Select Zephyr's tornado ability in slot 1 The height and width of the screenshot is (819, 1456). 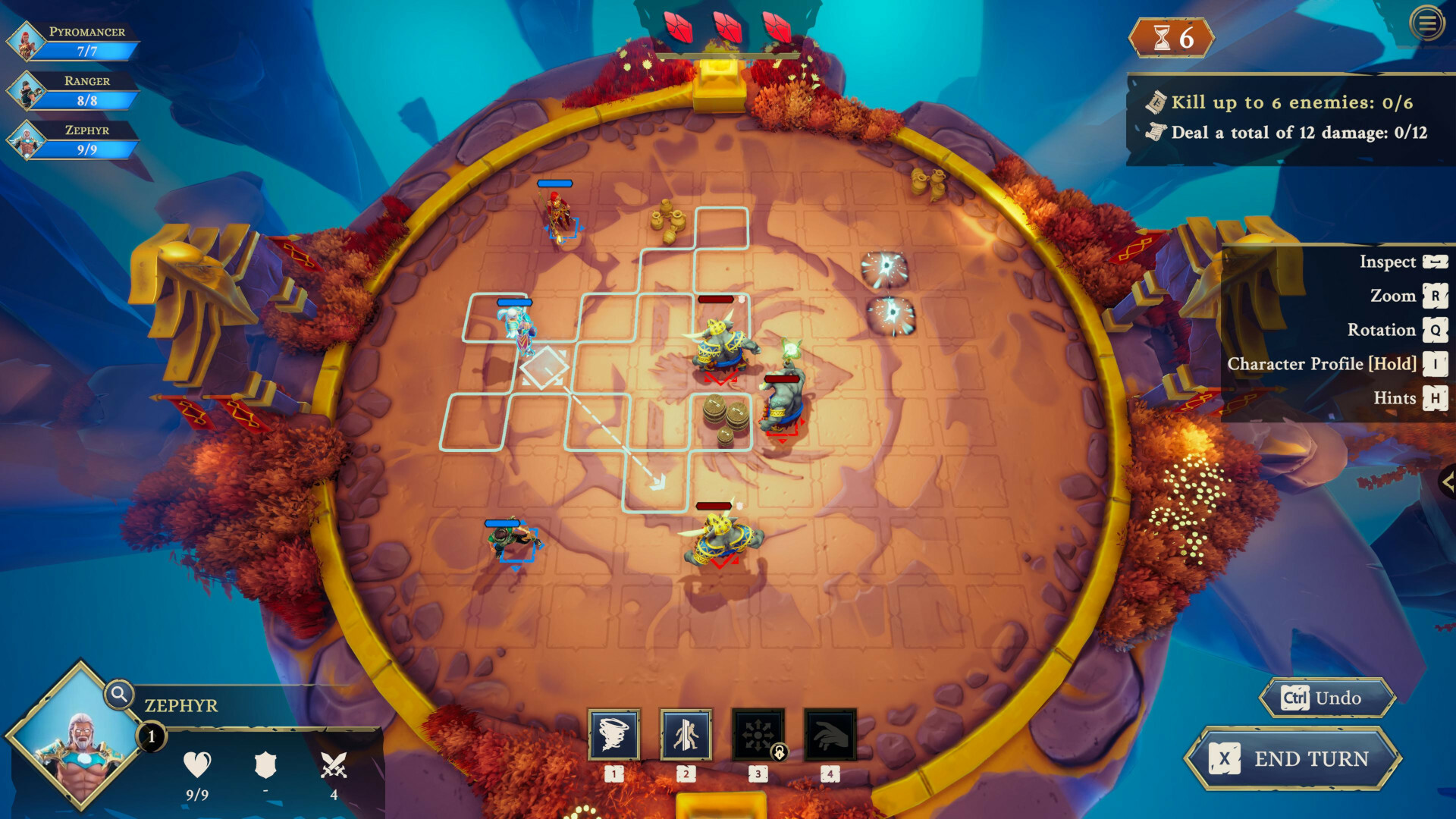(x=615, y=733)
